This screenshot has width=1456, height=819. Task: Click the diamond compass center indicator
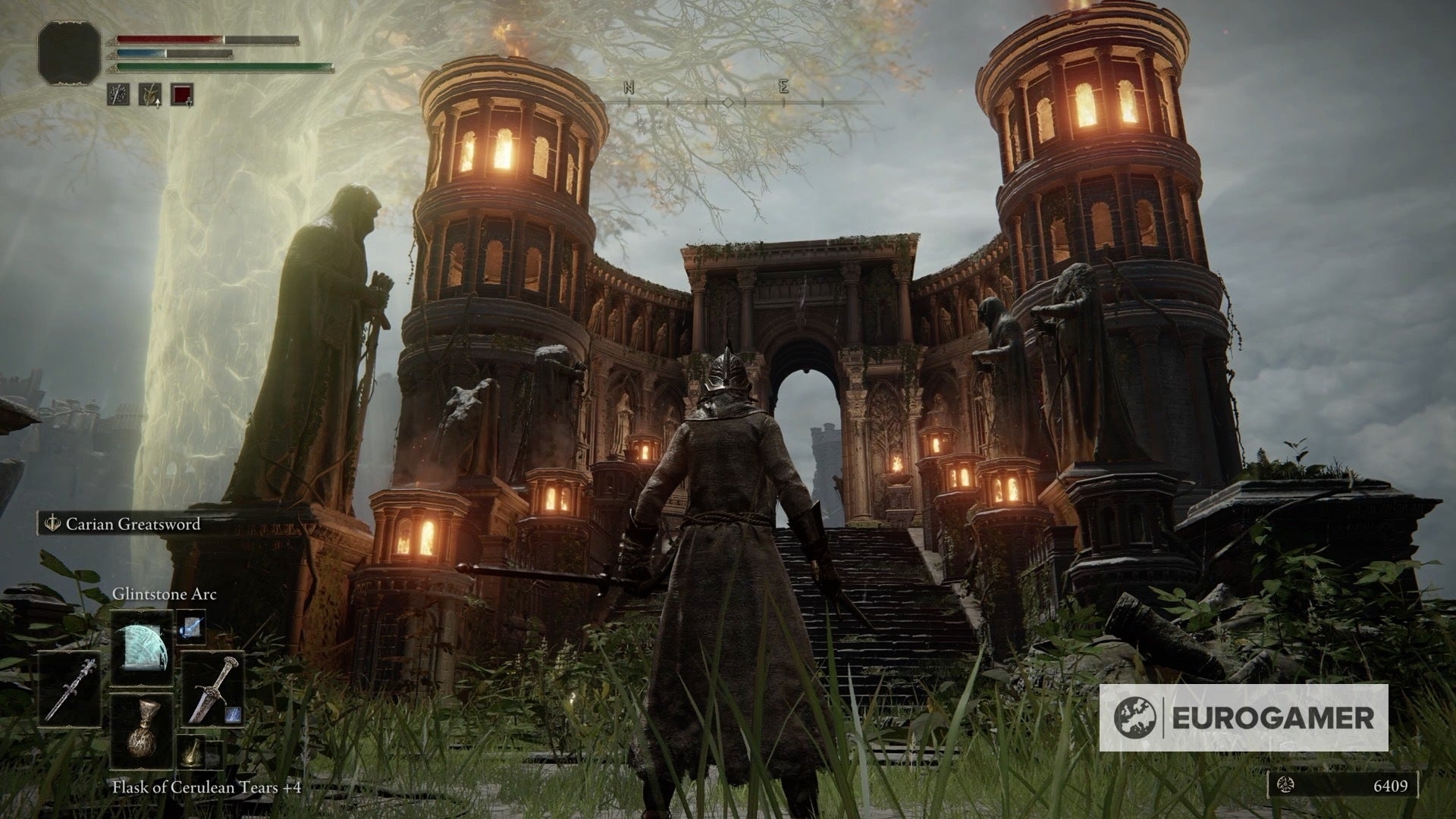pyautogui.click(x=728, y=102)
